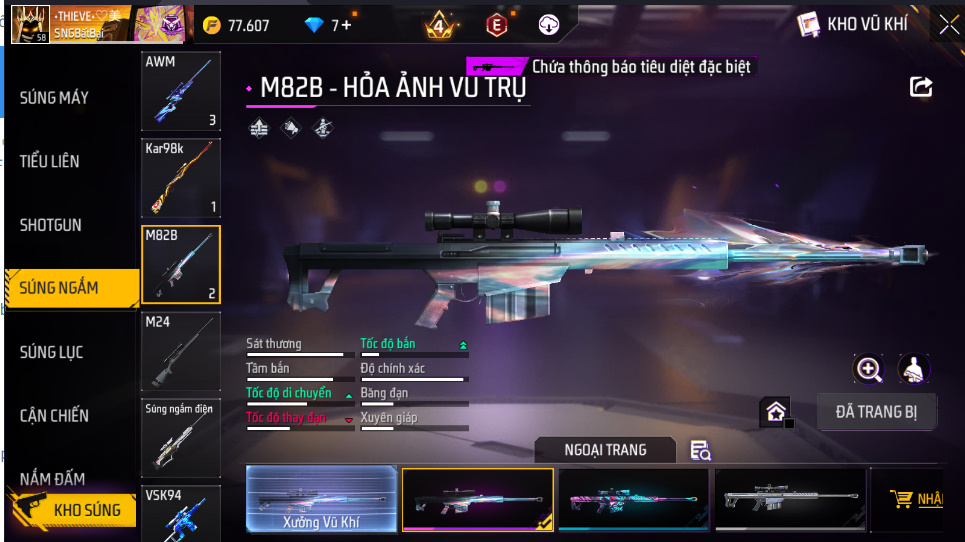Open the TIỂU LIÊN weapon category
This screenshot has height=542, width=965.
tap(50, 161)
